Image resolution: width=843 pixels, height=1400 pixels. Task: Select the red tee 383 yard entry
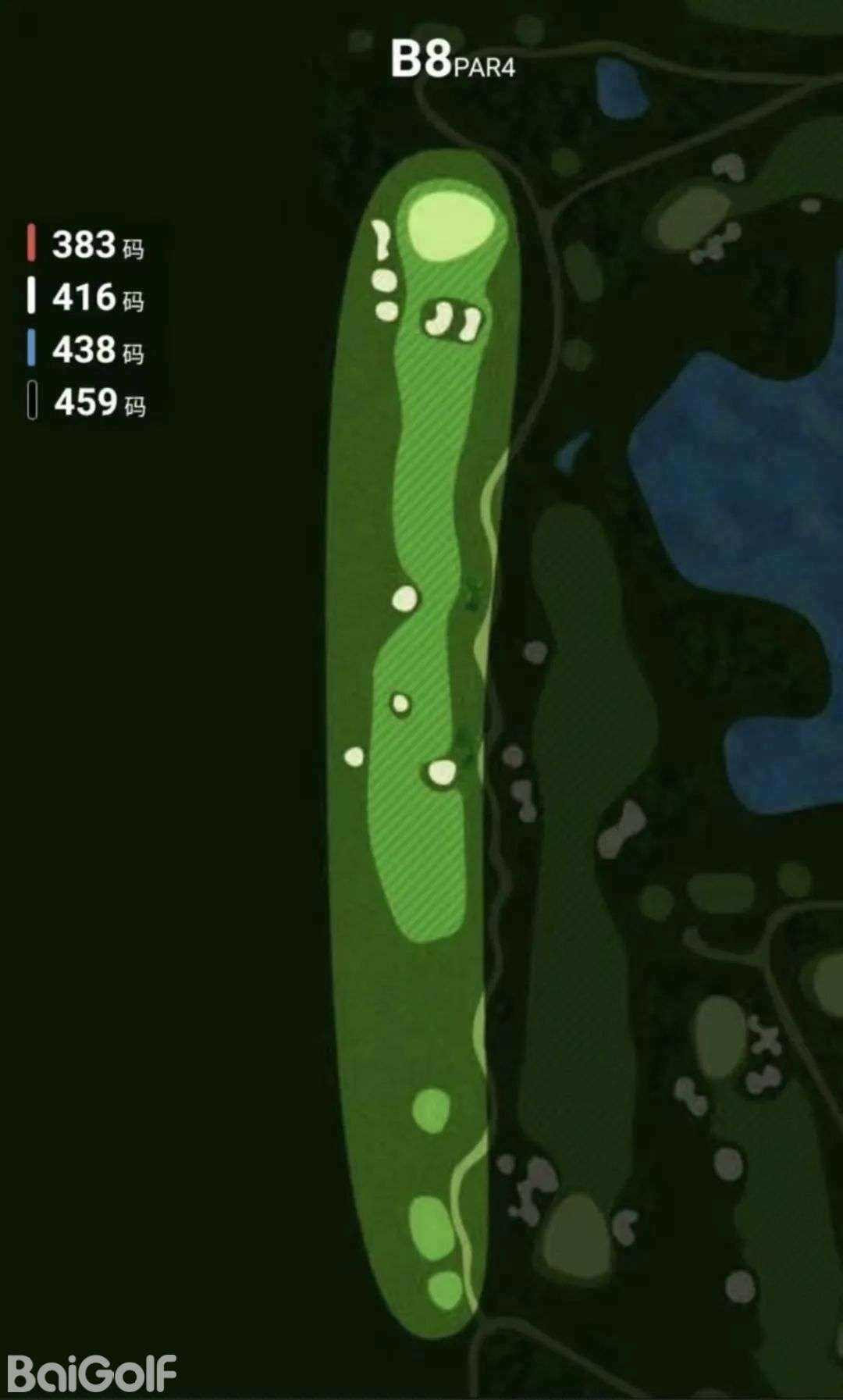click(x=87, y=244)
